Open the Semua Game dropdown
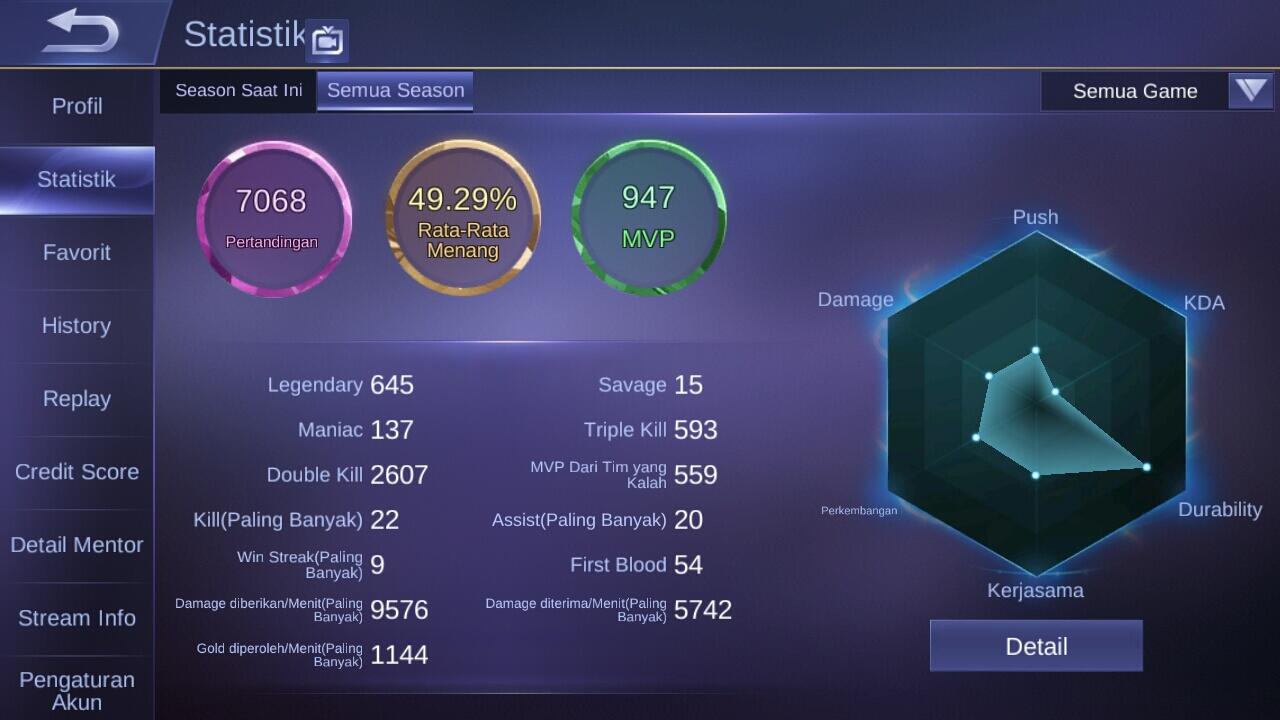Image resolution: width=1280 pixels, height=720 pixels. coord(1157,91)
